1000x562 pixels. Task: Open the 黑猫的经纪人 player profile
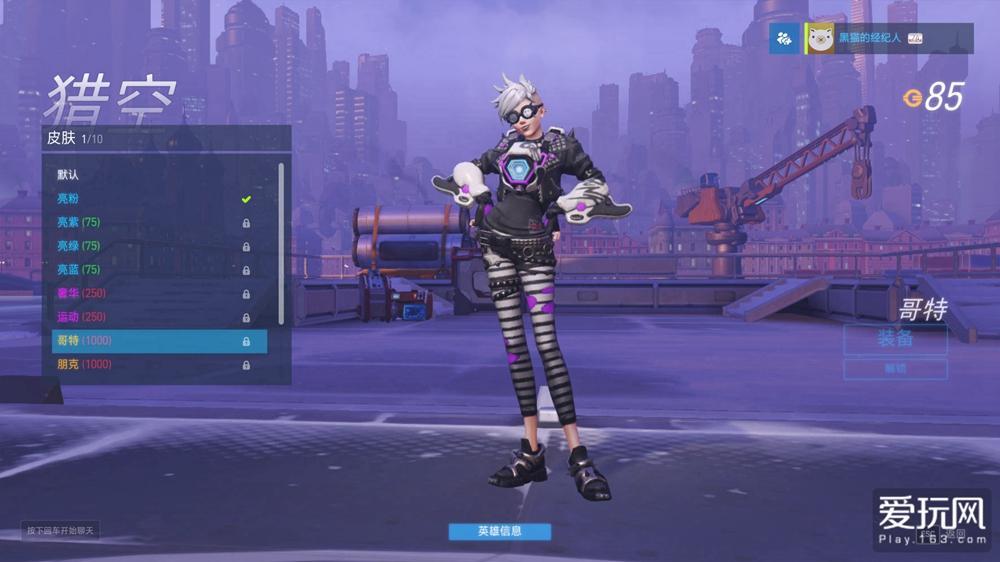pos(870,38)
